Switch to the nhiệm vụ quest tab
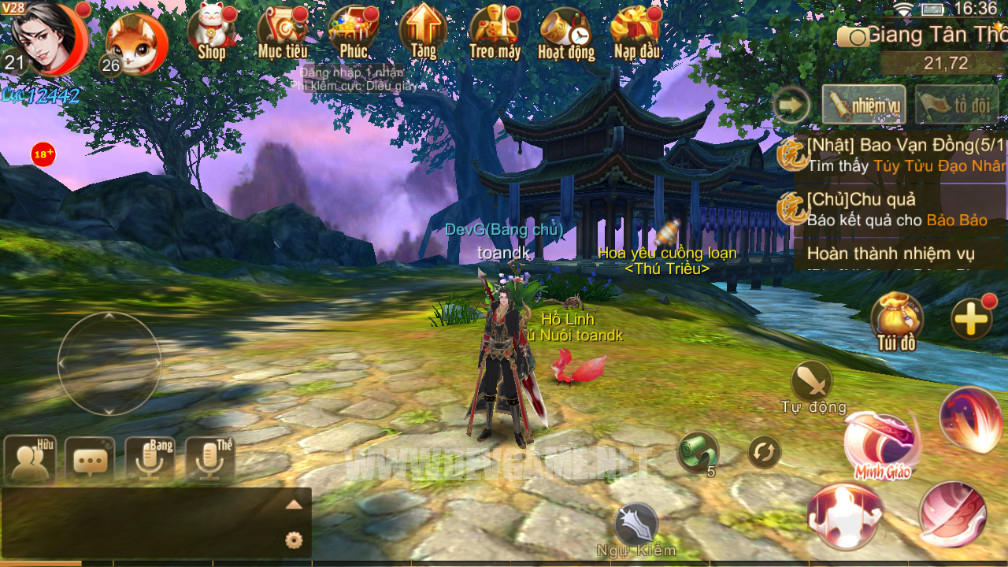 [x=863, y=103]
